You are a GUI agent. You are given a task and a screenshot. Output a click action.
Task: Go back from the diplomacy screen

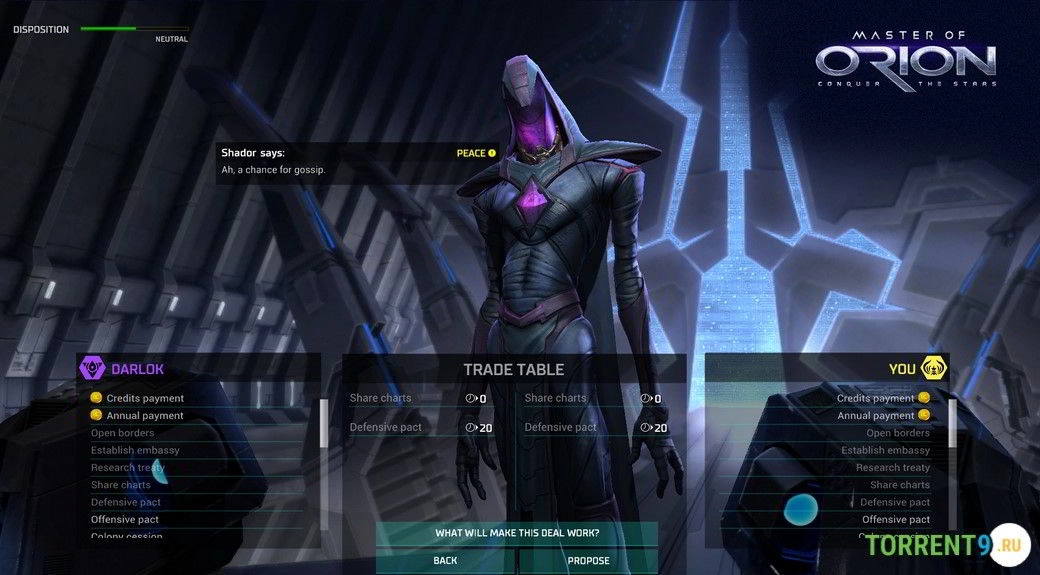pyautogui.click(x=445, y=560)
